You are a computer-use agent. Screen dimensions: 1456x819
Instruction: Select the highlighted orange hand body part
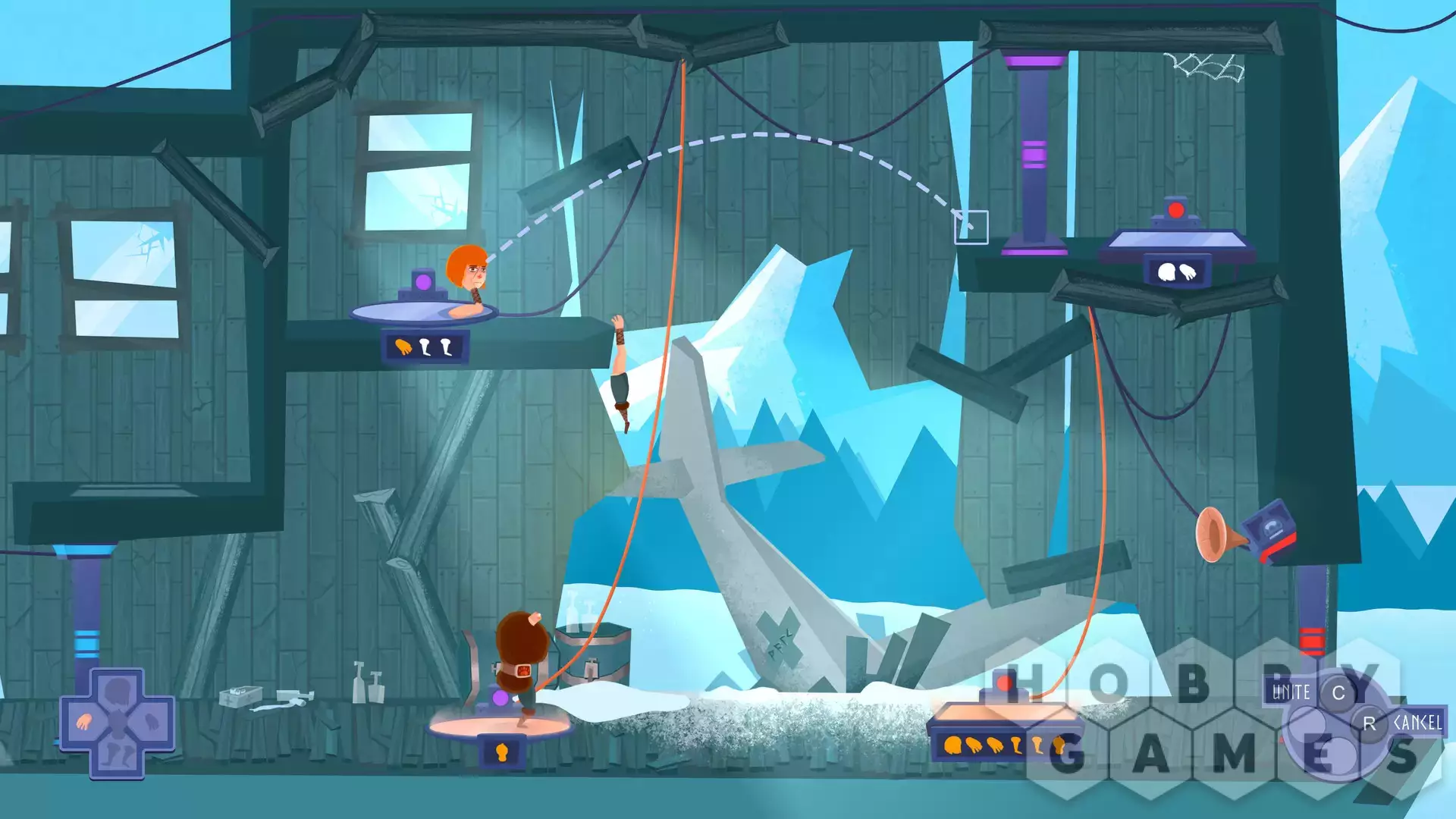pos(84,721)
